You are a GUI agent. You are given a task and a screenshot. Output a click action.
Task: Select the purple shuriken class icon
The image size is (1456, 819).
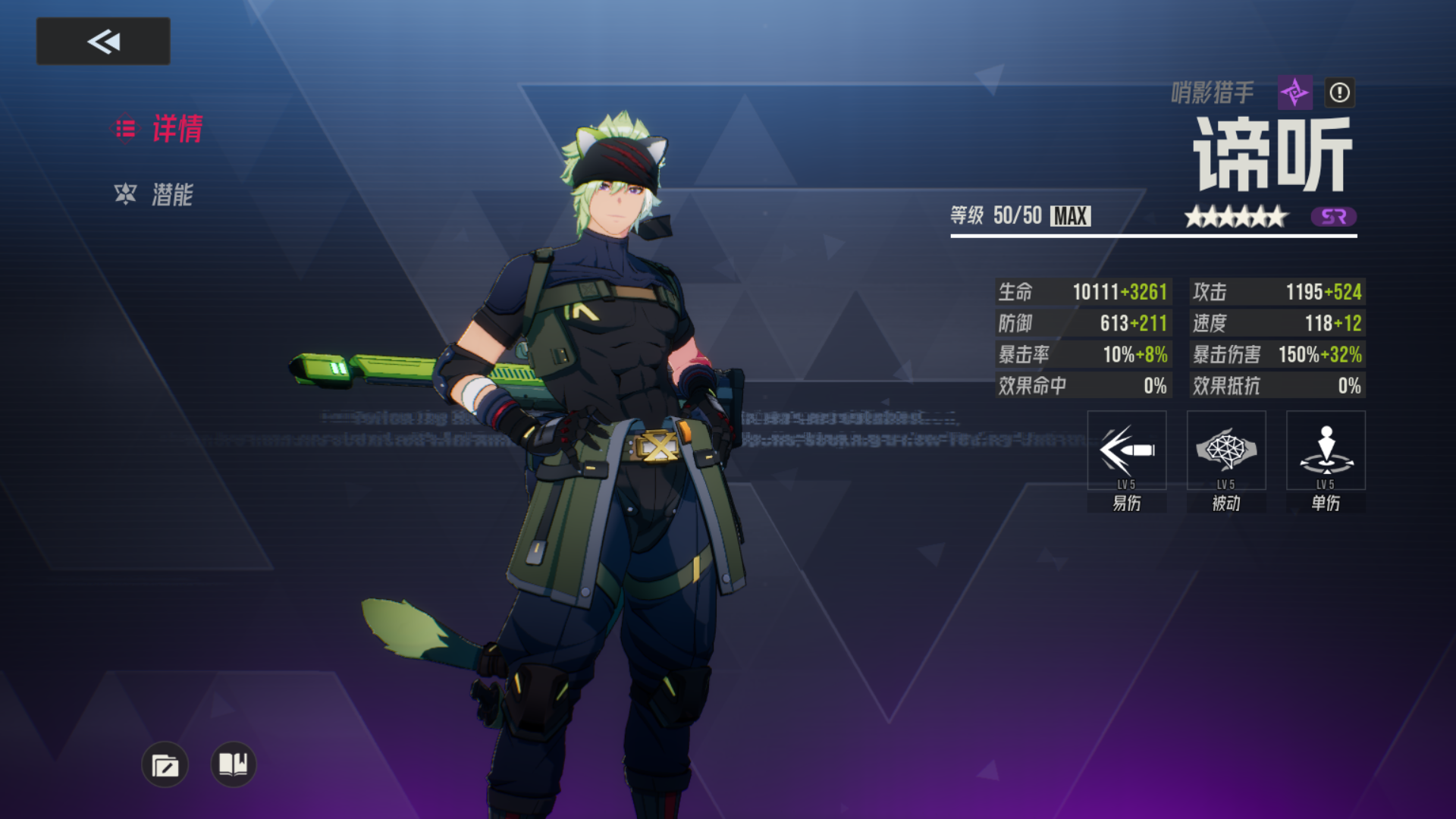(1294, 93)
